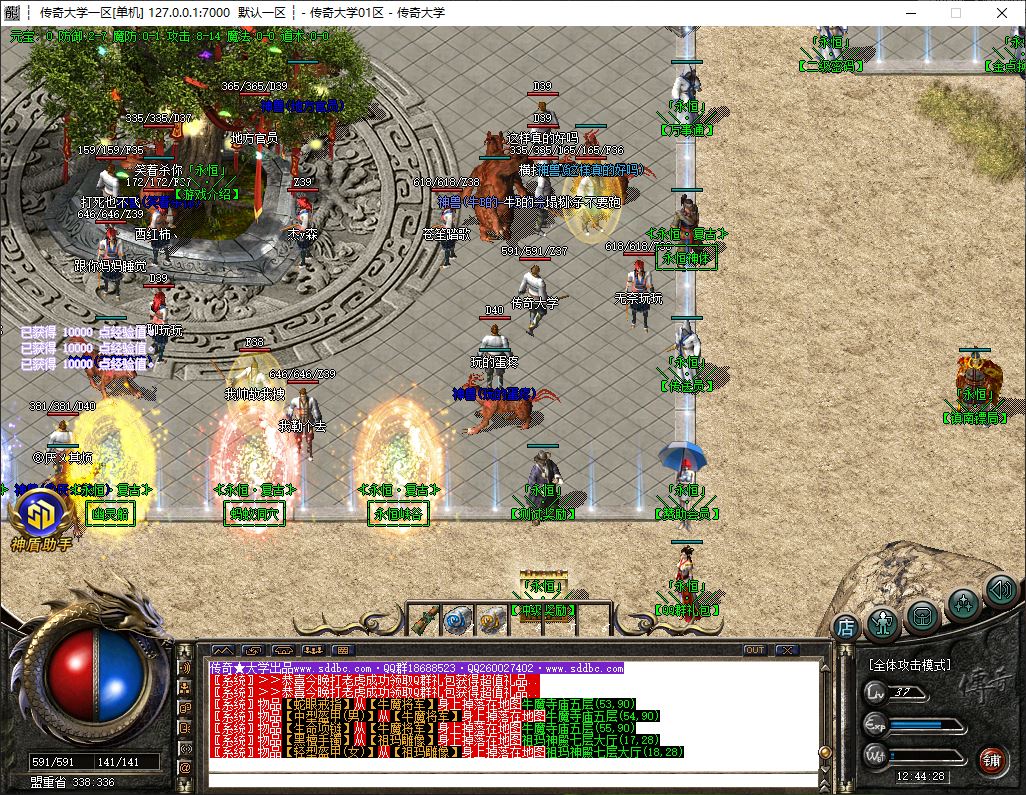
Task: Open the character equipment panel icon
Action: (x=883, y=621)
